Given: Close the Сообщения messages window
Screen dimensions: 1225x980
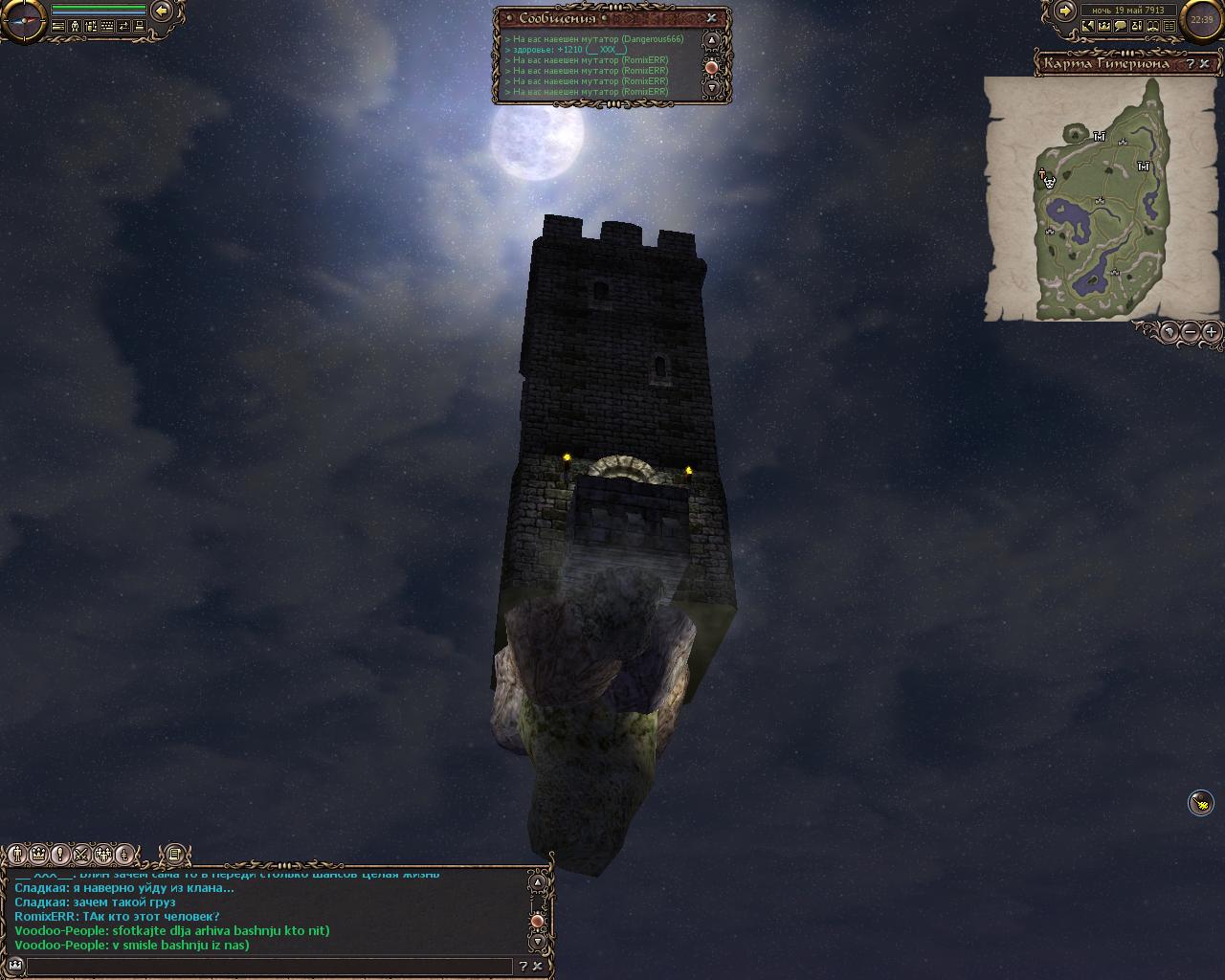Looking at the screenshot, I should [x=711, y=17].
